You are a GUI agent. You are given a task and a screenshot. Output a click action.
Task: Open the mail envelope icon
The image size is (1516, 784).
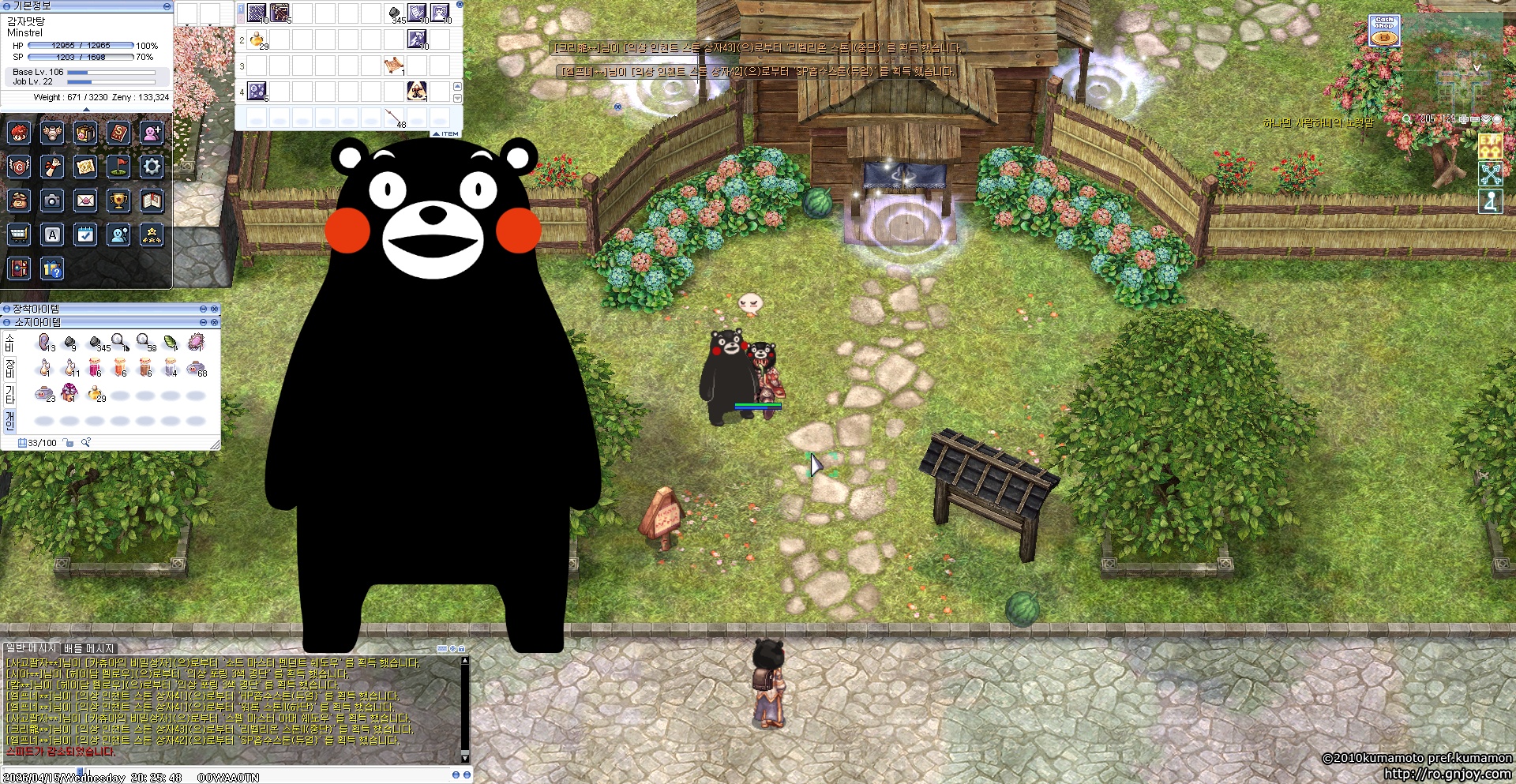point(85,201)
